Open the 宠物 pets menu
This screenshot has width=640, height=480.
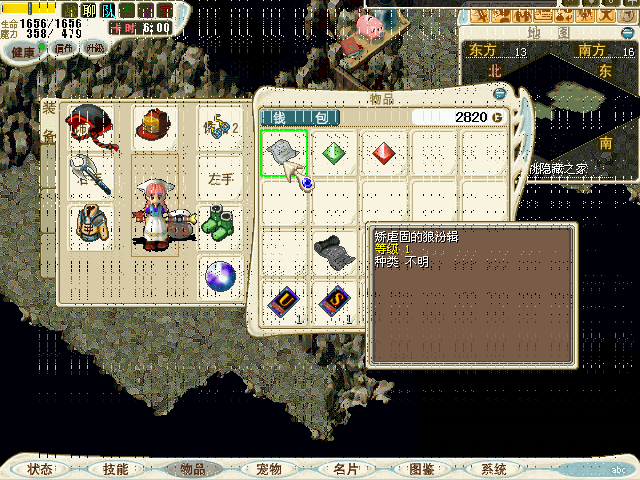268,468
